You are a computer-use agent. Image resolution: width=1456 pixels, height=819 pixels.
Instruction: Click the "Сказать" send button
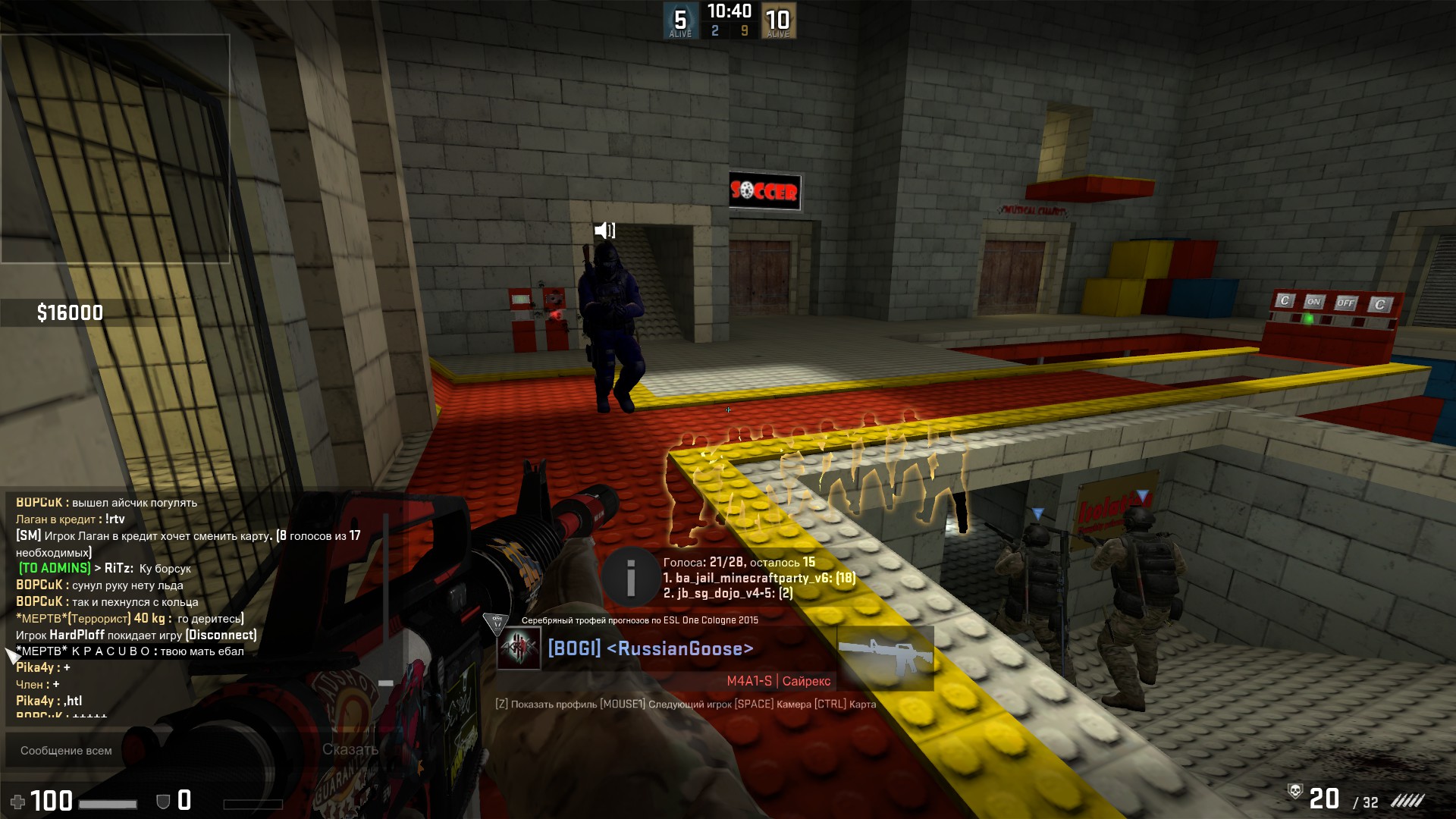click(350, 750)
